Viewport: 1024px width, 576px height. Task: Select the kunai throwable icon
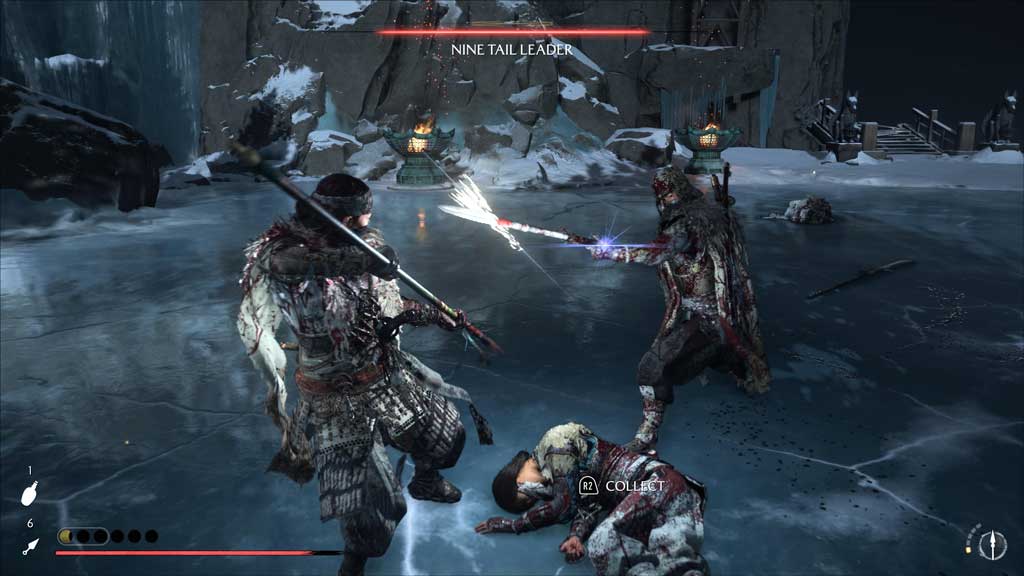point(30,546)
